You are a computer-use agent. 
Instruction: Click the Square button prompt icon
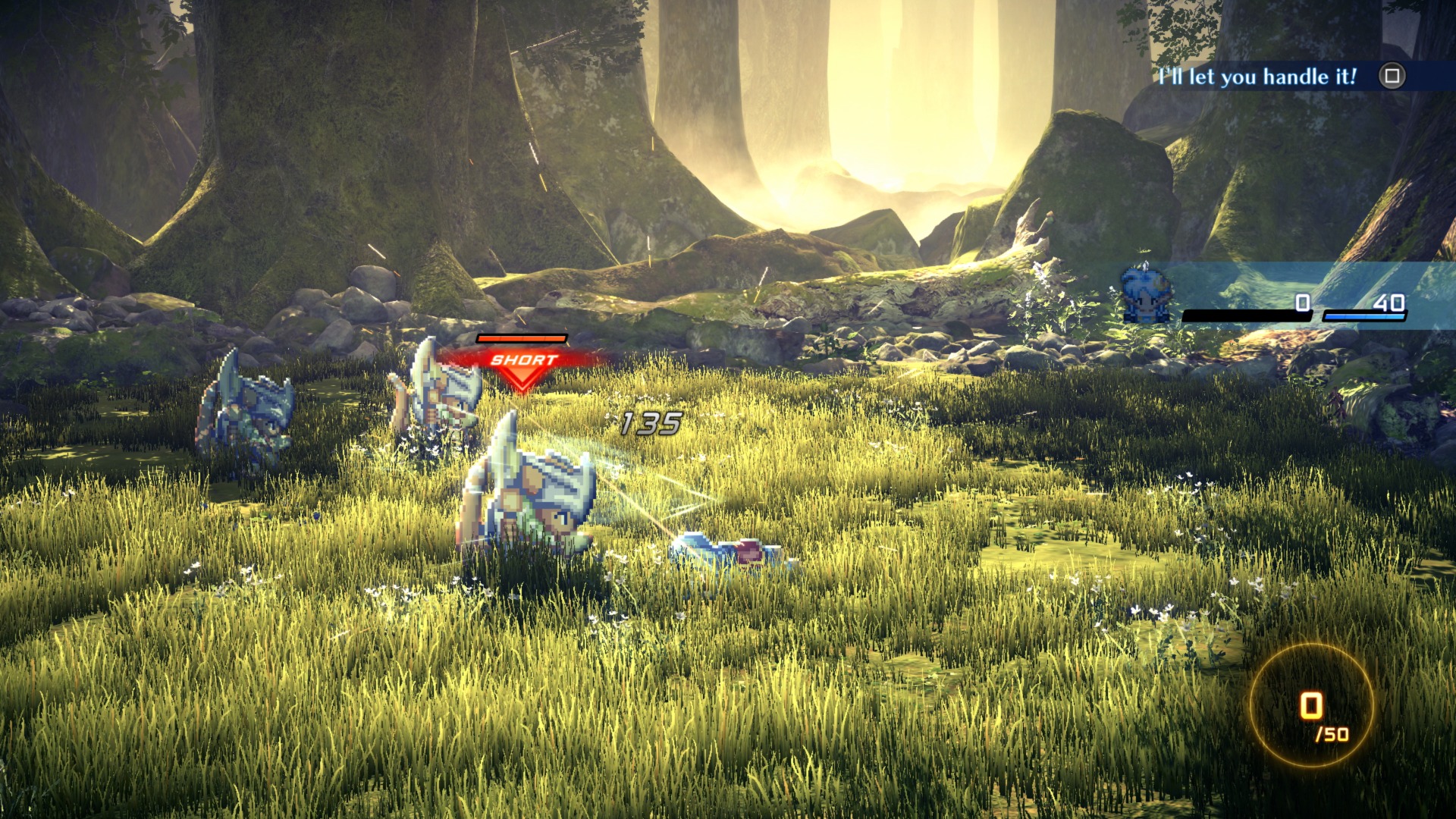[1392, 76]
